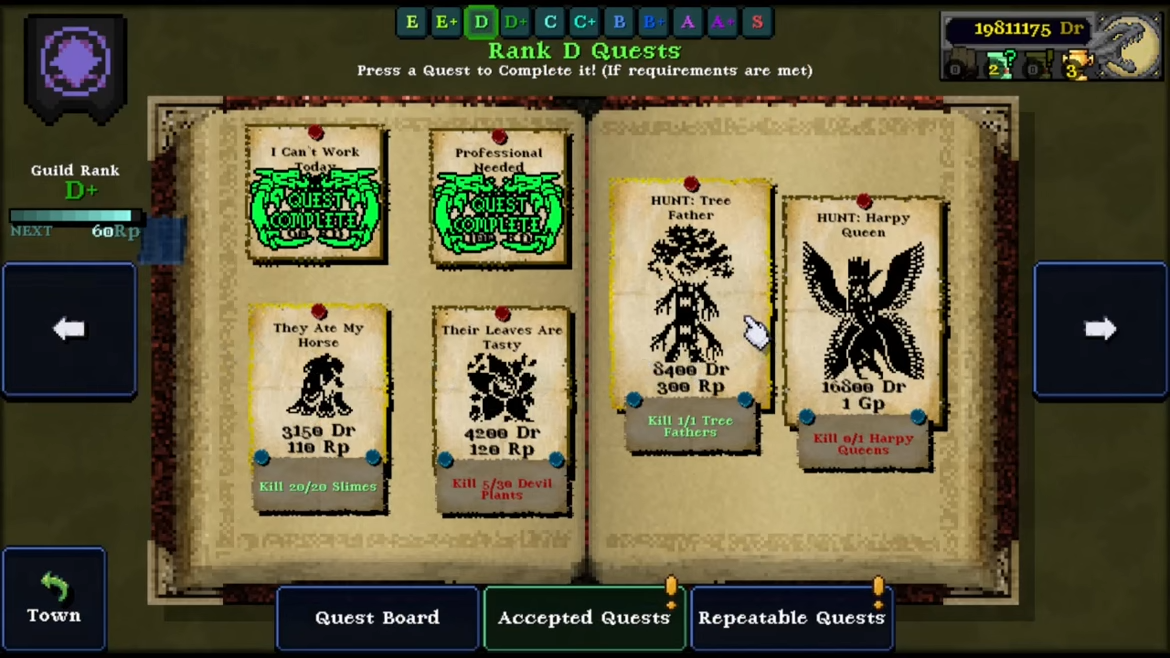Screen dimensions: 1170x658
Task: Go to the next quest page
Action: point(1100,329)
